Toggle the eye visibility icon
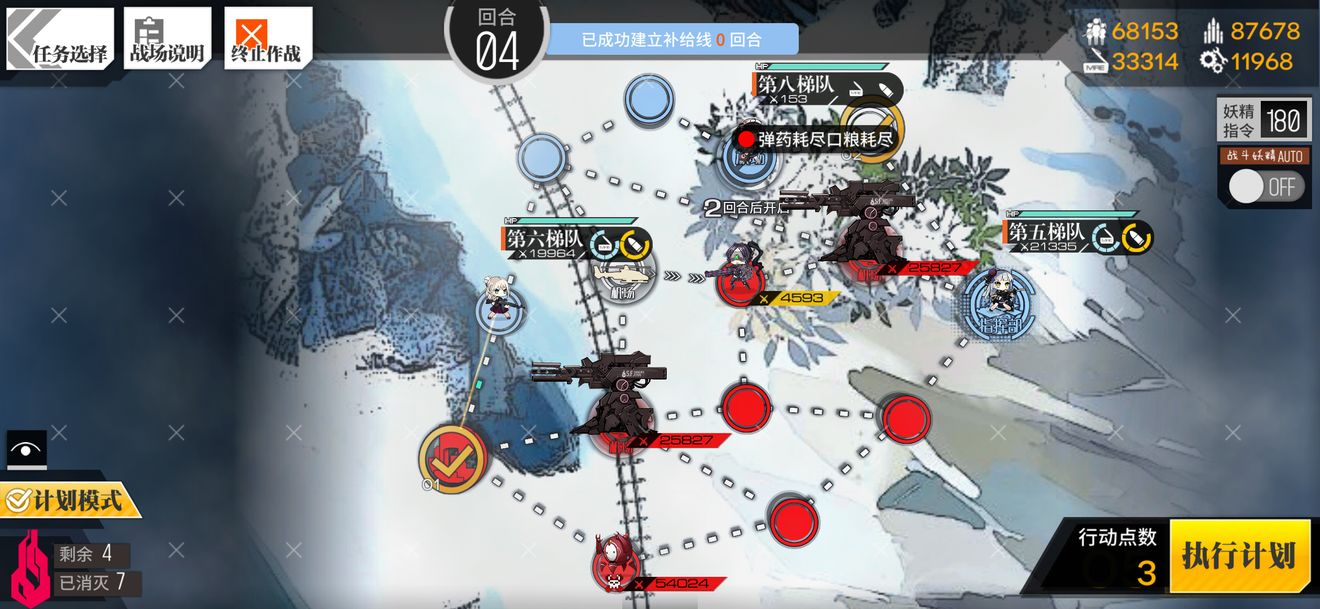 [26, 450]
